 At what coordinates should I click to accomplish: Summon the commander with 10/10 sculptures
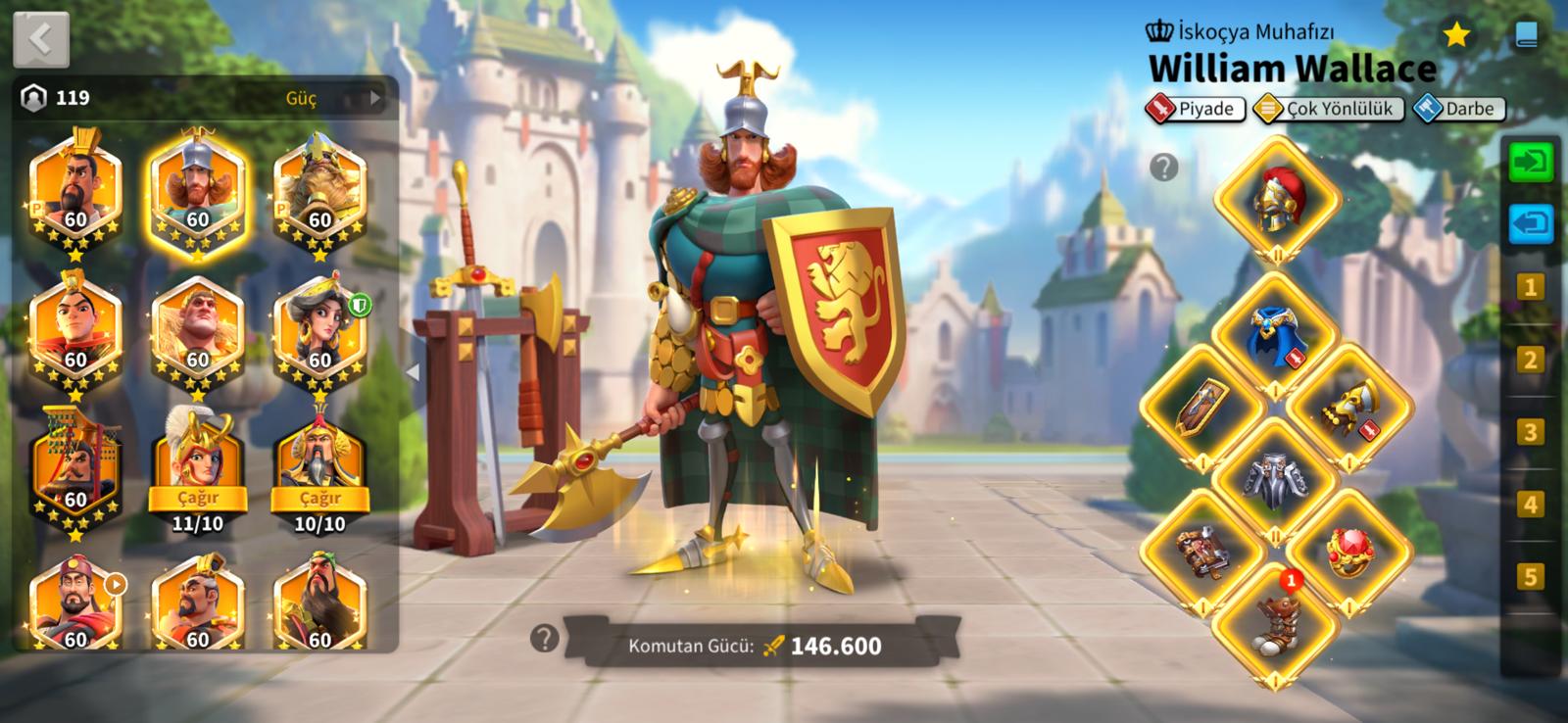[x=320, y=498]
